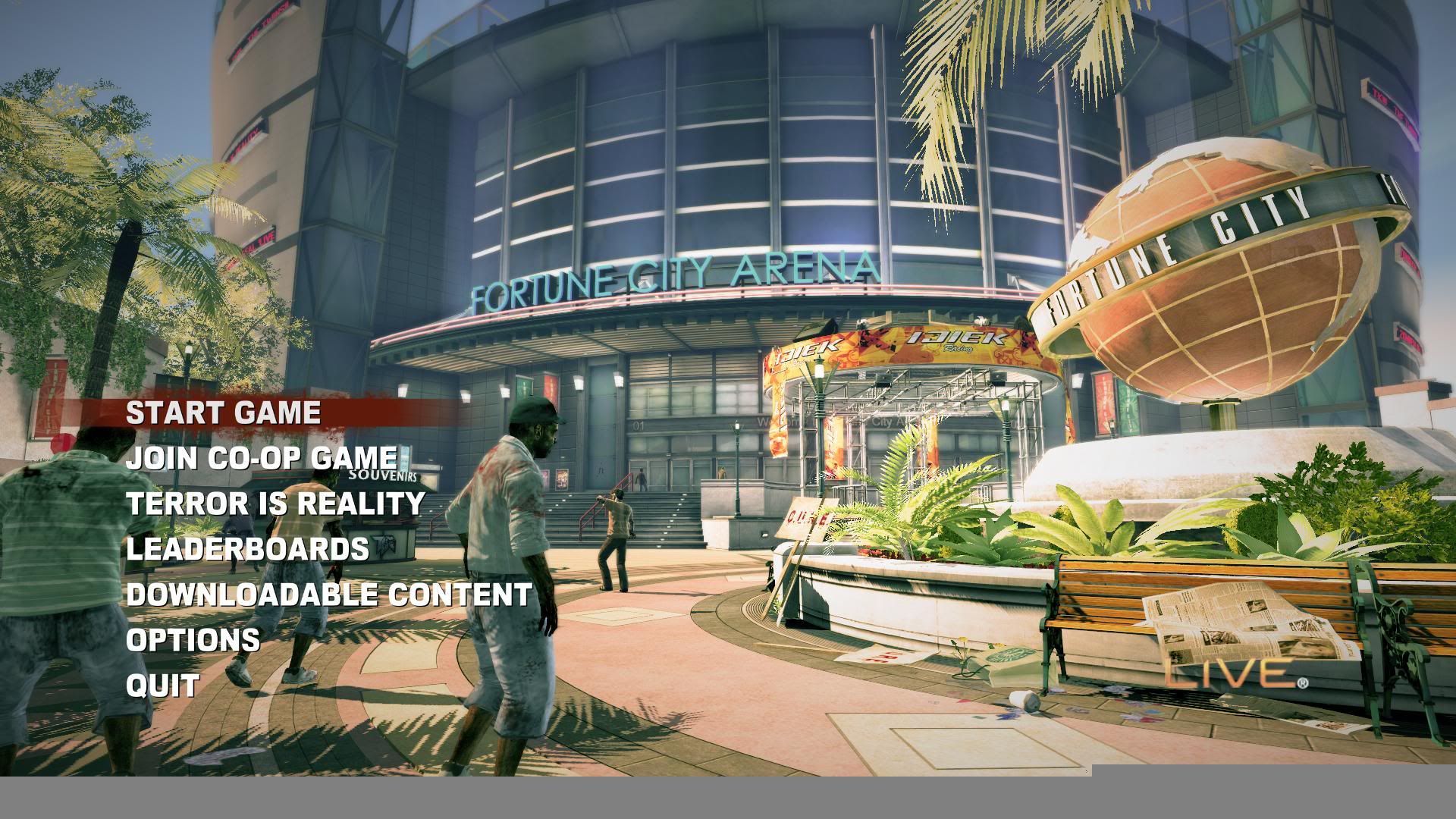
Task: Select the START GAME menu entry
Action: coord(223,413)
